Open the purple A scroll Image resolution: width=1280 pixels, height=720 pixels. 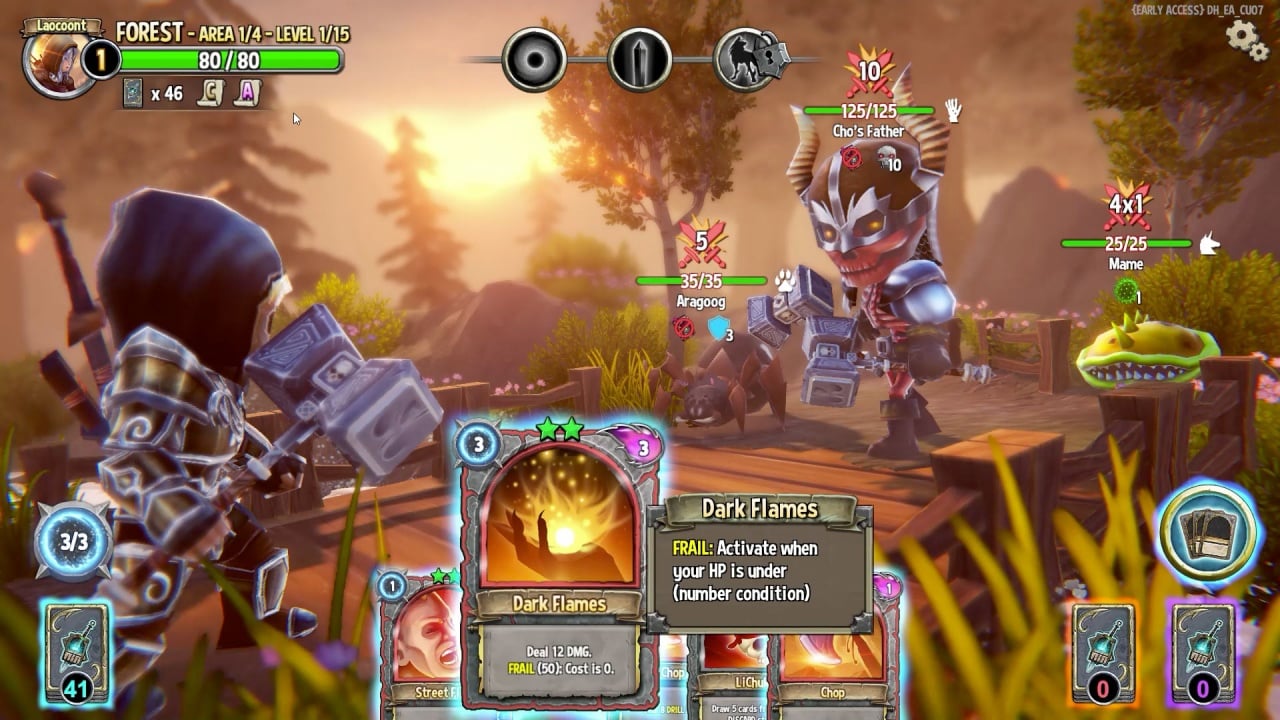(x=247, y=93)
